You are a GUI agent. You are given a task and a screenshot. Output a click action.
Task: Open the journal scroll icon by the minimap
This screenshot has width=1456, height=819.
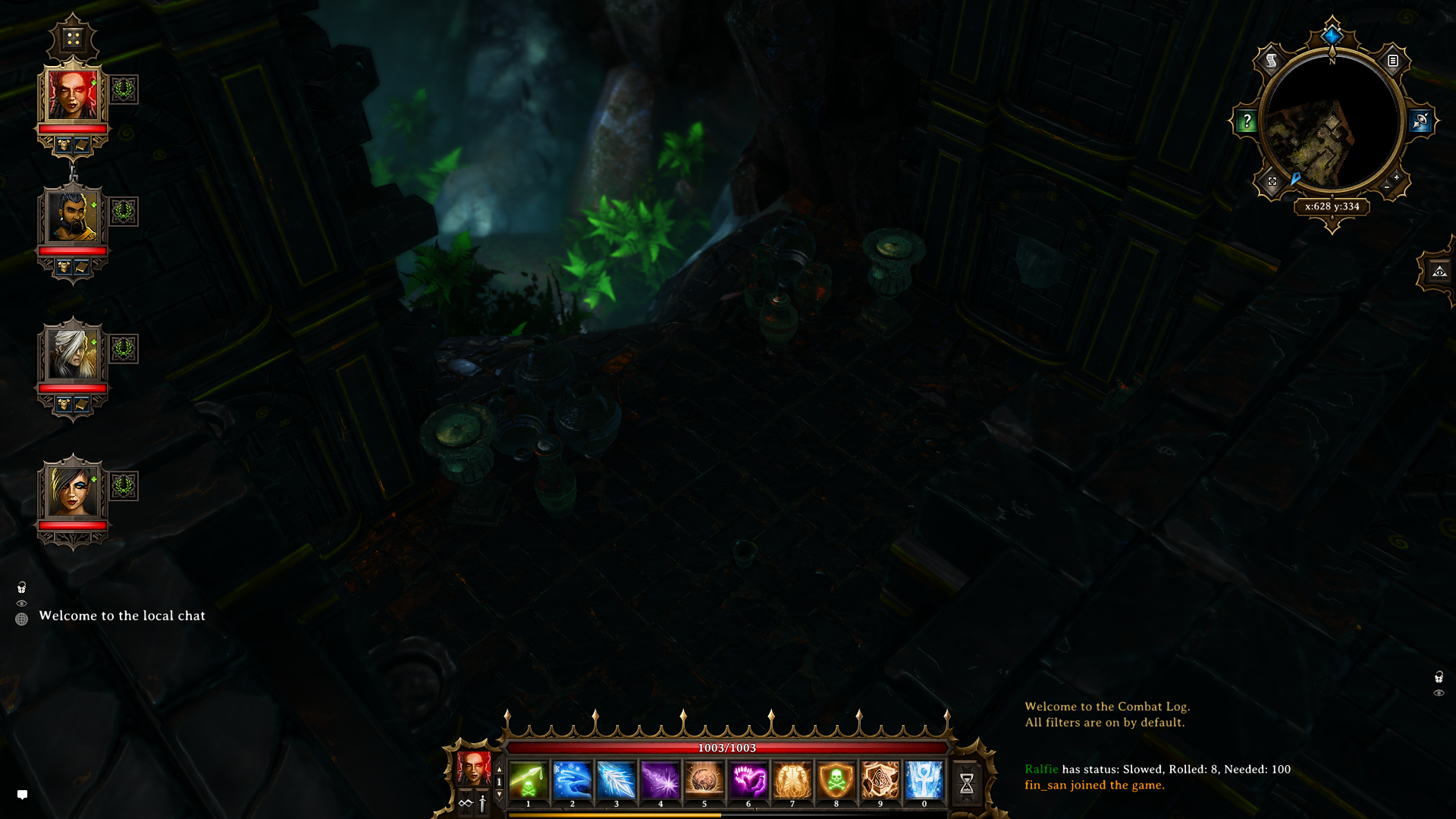(x=1272, y=61)
